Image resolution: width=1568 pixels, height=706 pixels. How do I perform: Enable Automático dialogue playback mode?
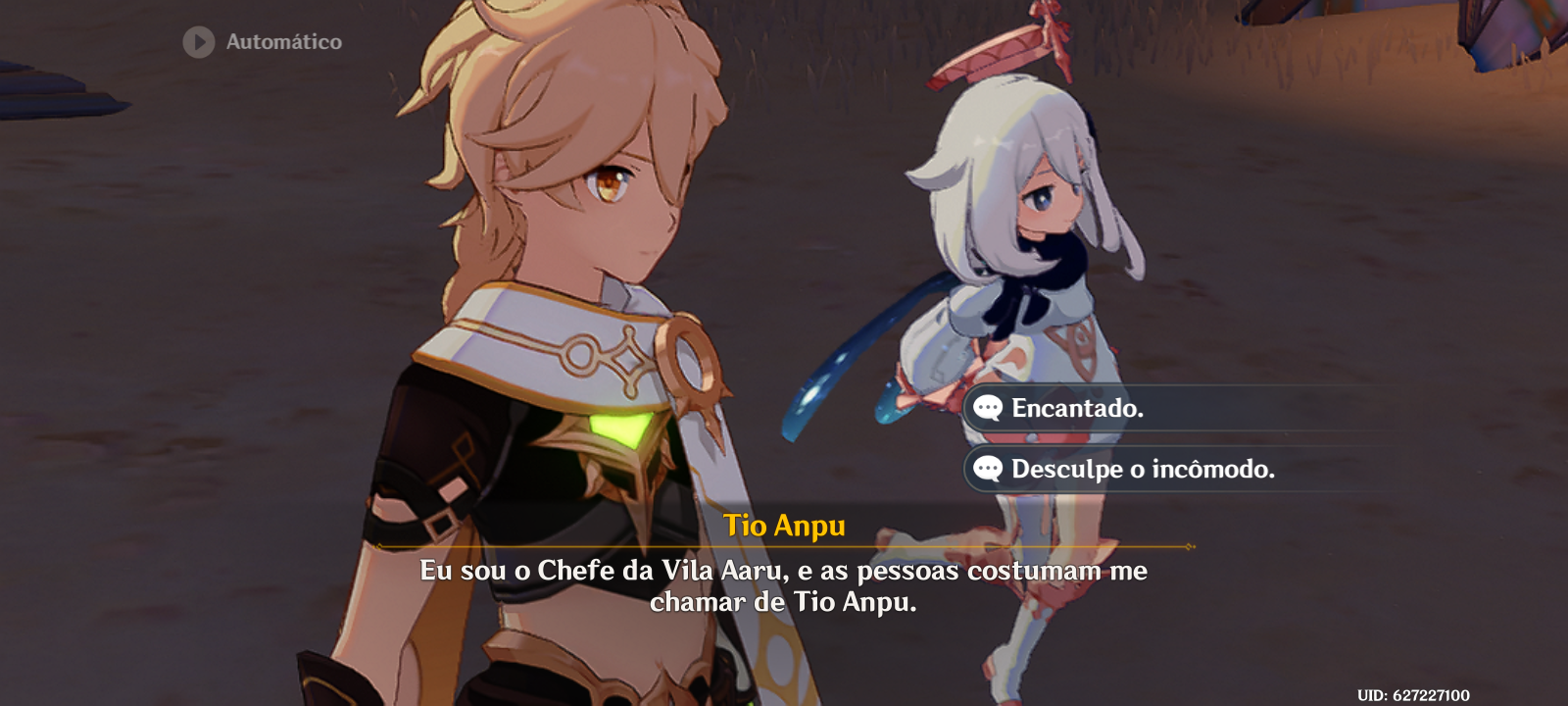click(265, 41)
